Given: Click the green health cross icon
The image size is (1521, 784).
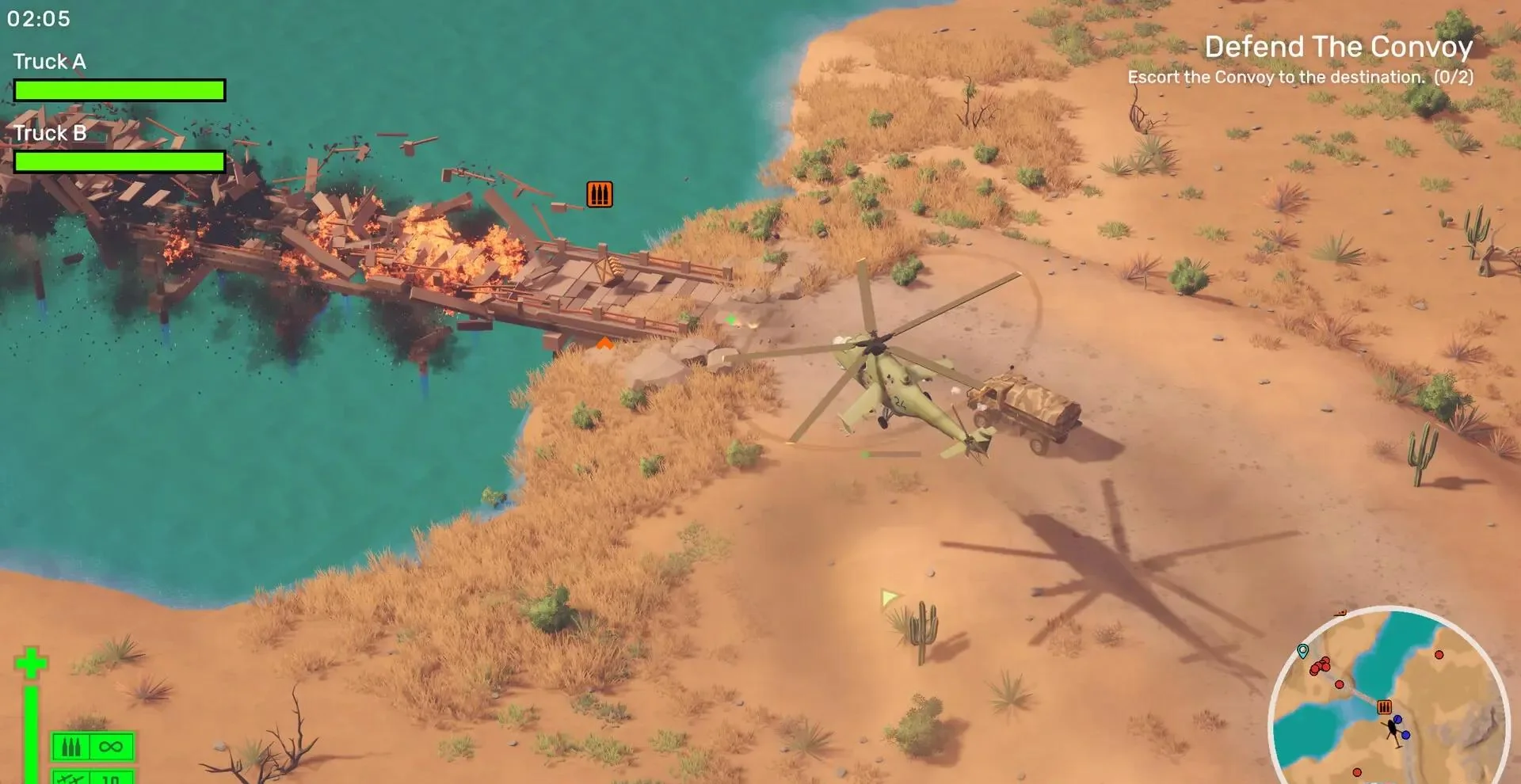Looking at the screenshot, I should click(32, 663).
